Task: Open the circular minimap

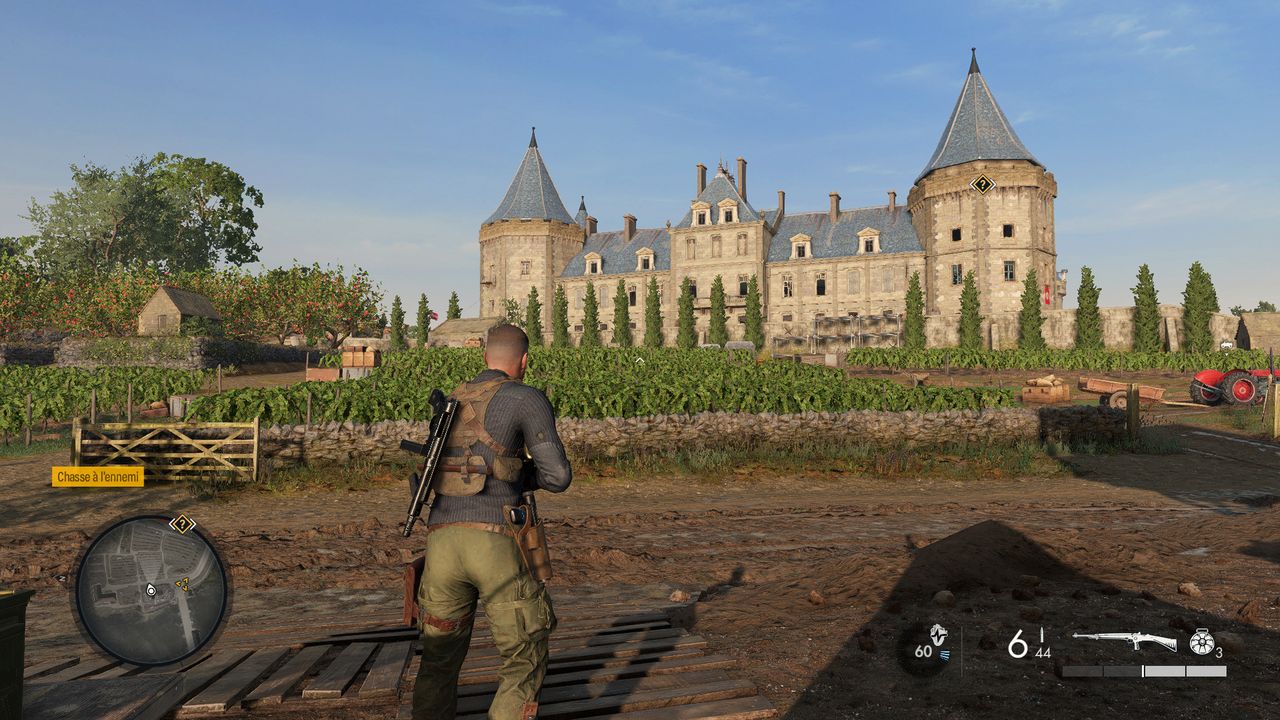Action: (151, 590)
